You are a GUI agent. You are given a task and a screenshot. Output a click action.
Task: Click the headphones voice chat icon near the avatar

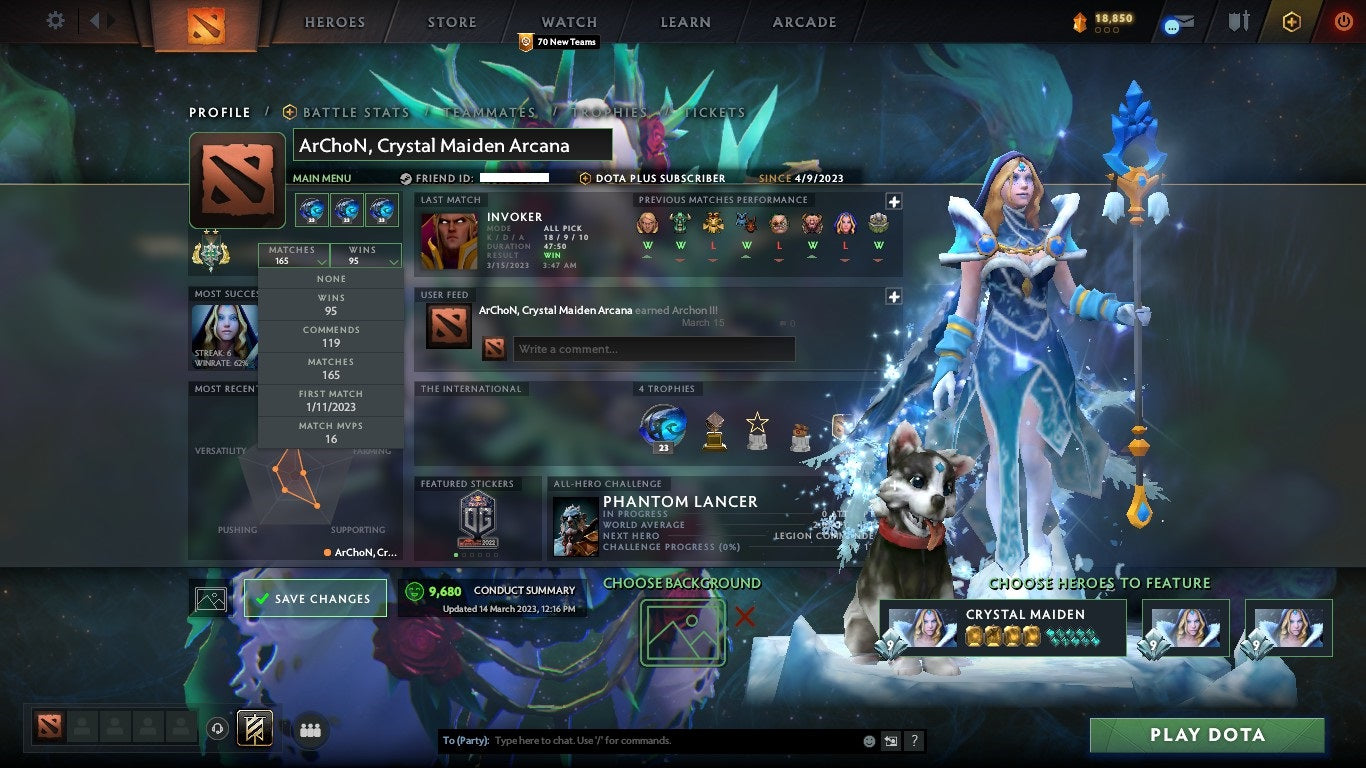219,730
